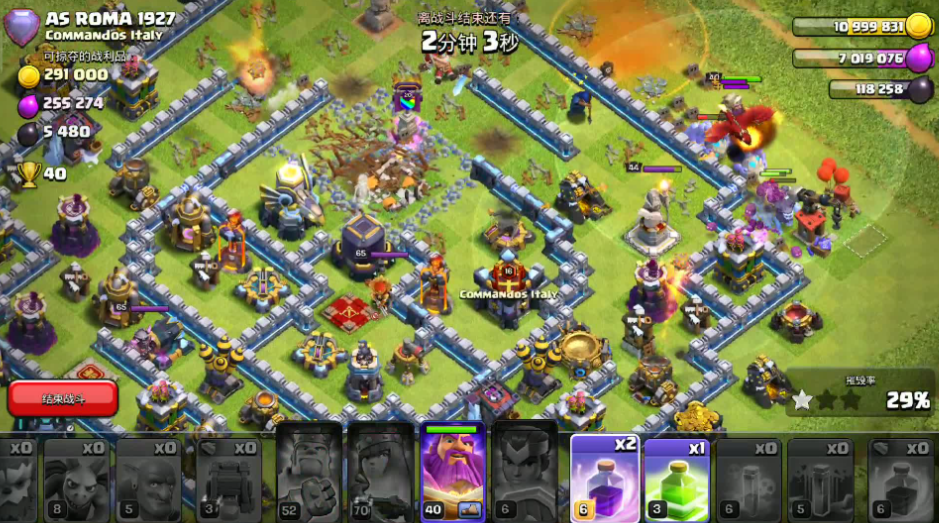The width and height of the screenshot is (939, 523).
Task: Select the Royal Champion hero card
Action: click(x=525, y=472)
